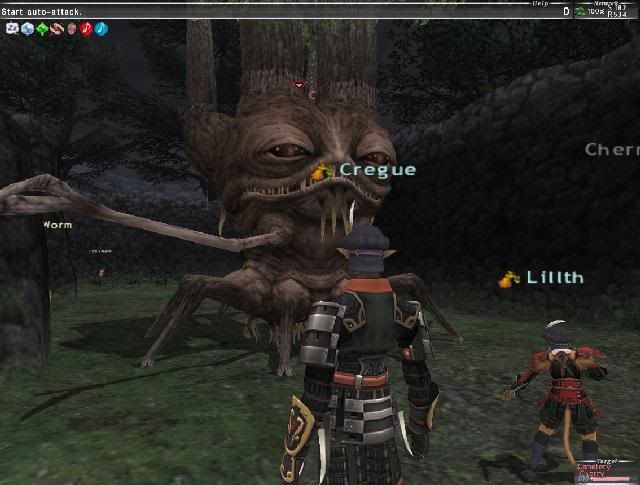640x485 pixels.
Task: Check the blue ice crystal buff icon
Action: tap(27, 29)
